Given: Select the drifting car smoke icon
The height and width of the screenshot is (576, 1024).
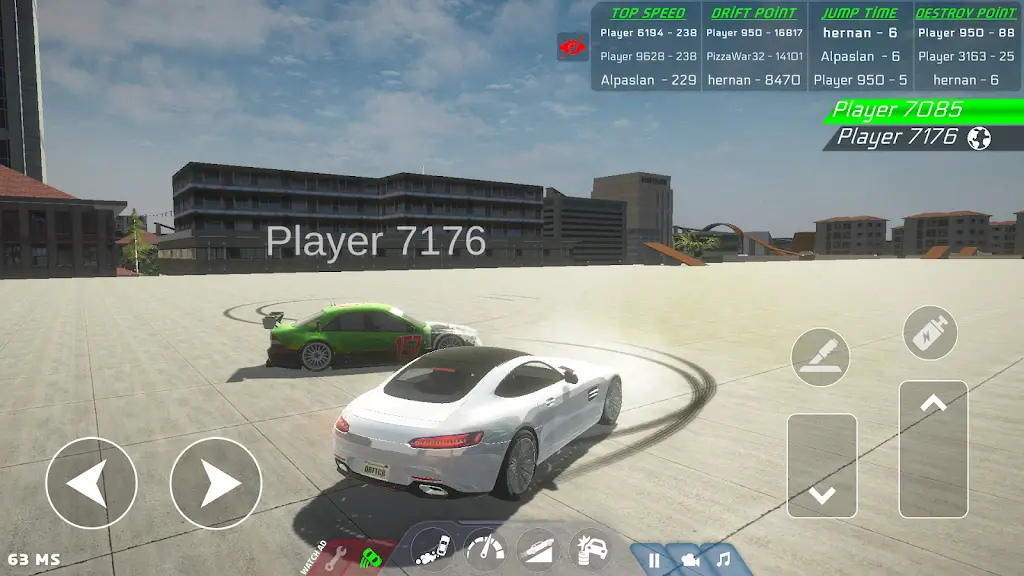Looking at the screenshot, I should pos(433,551).
